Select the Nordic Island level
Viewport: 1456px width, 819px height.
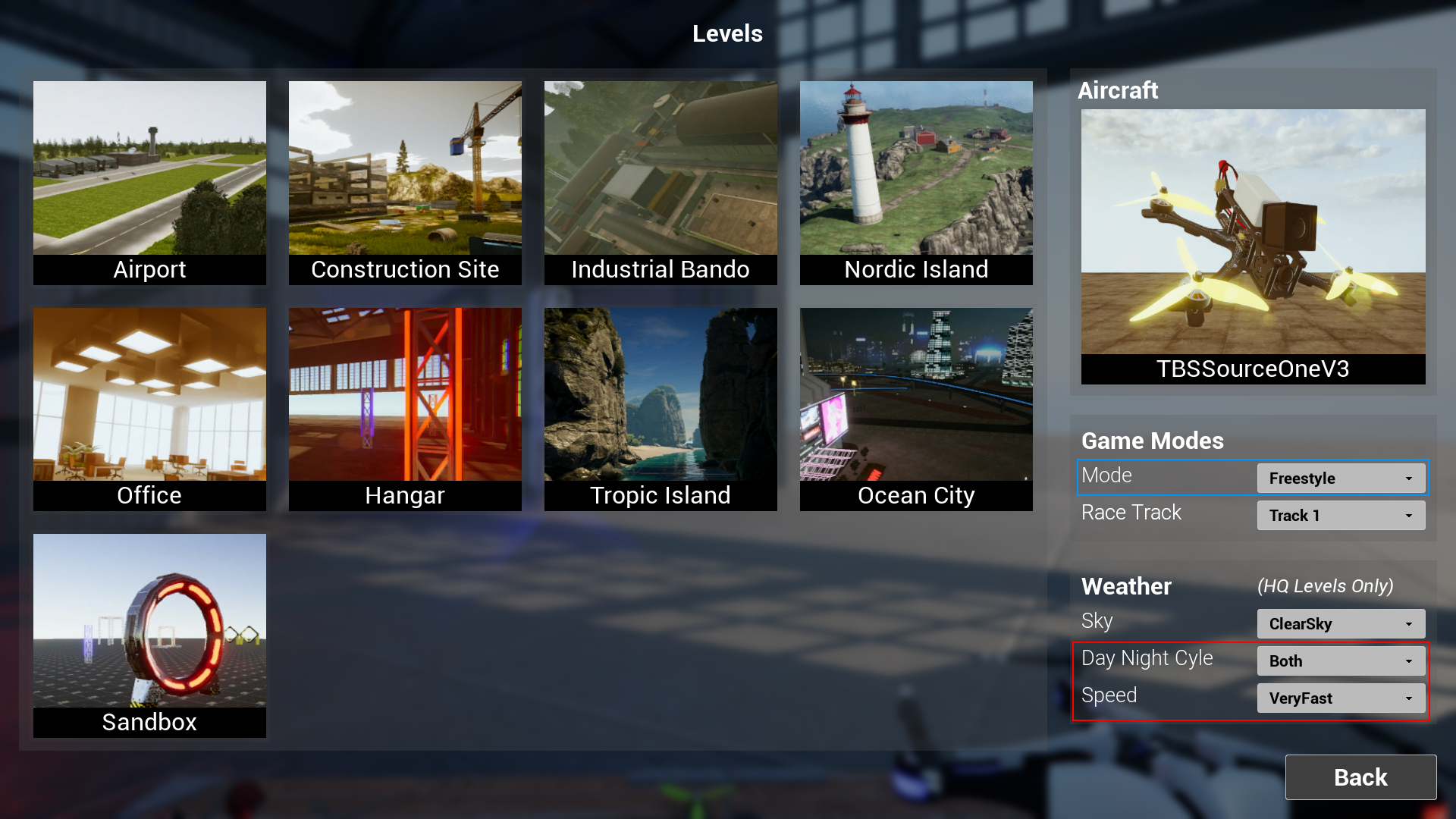point(915,182)
